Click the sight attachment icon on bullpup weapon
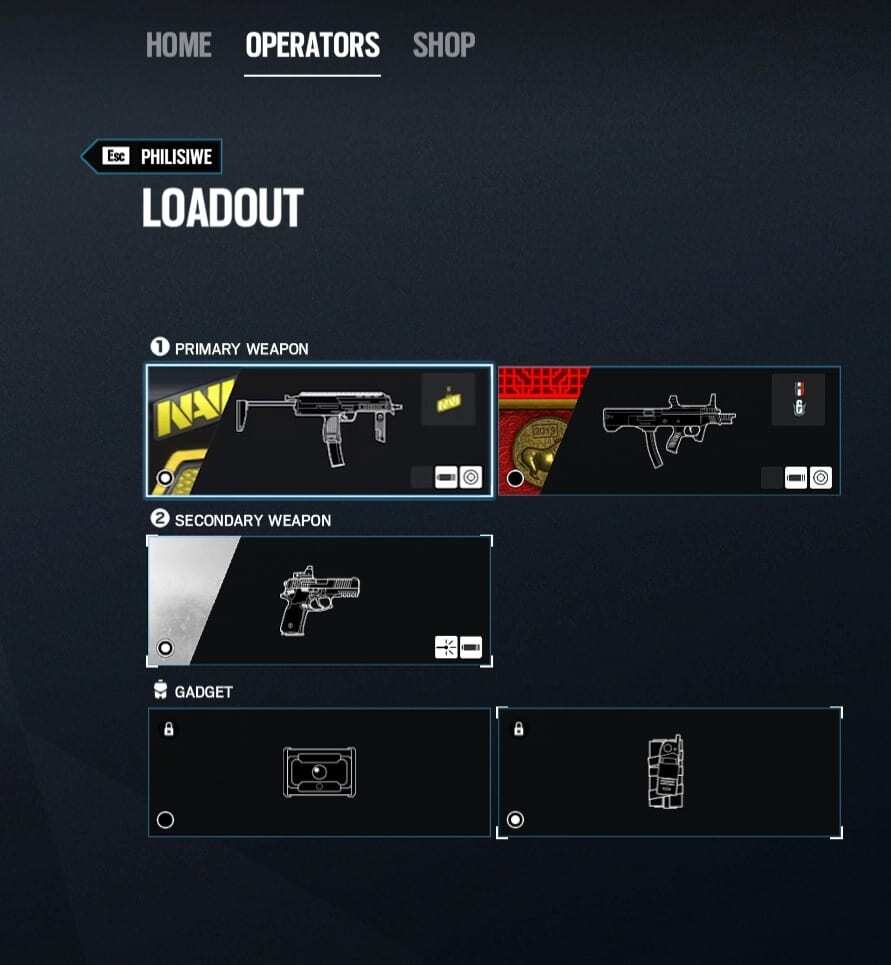Image resolution: width=891 pixels, height=965 pixels. tap(820, 477)
